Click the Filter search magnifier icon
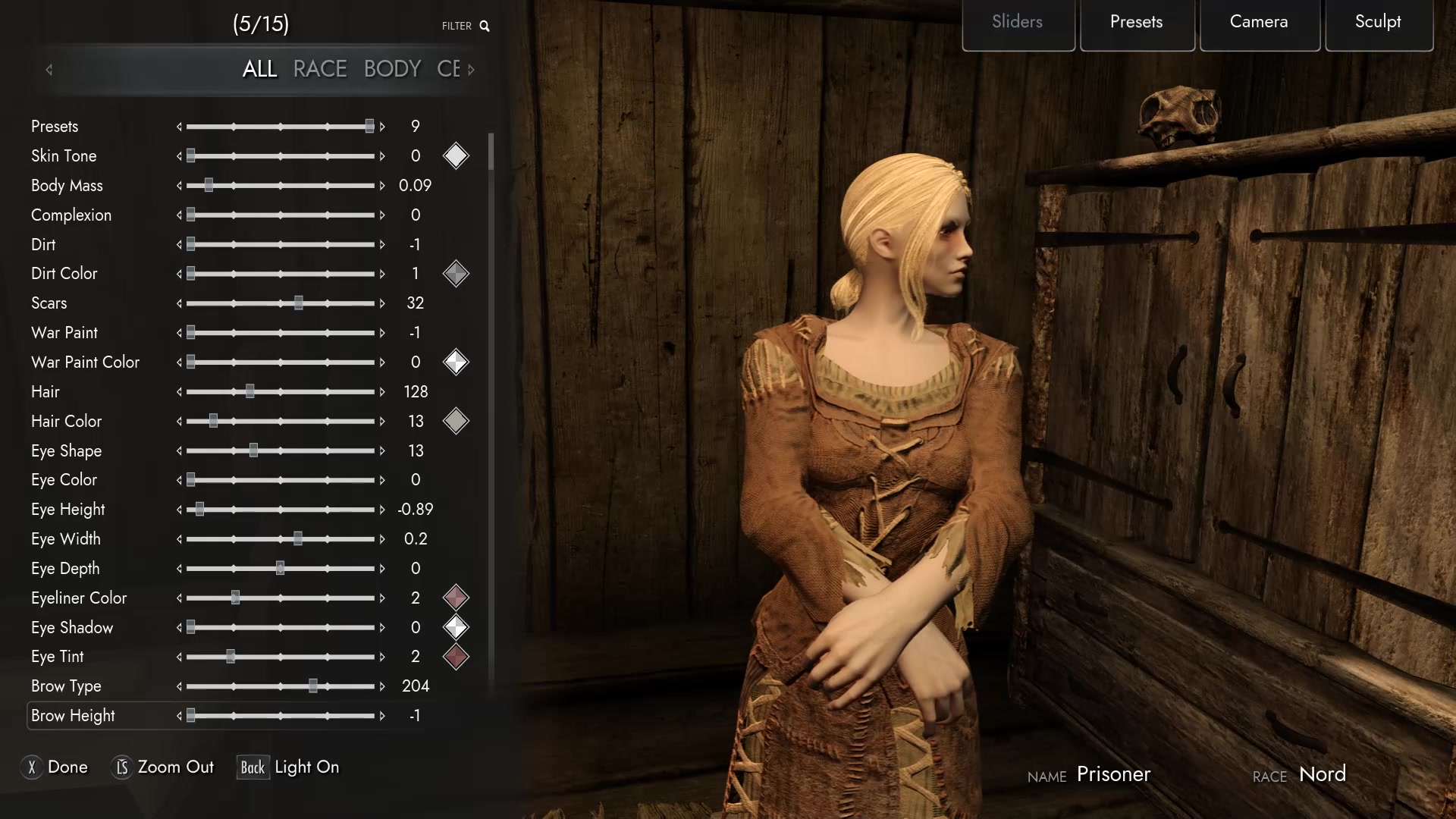 tap(485, 25)
